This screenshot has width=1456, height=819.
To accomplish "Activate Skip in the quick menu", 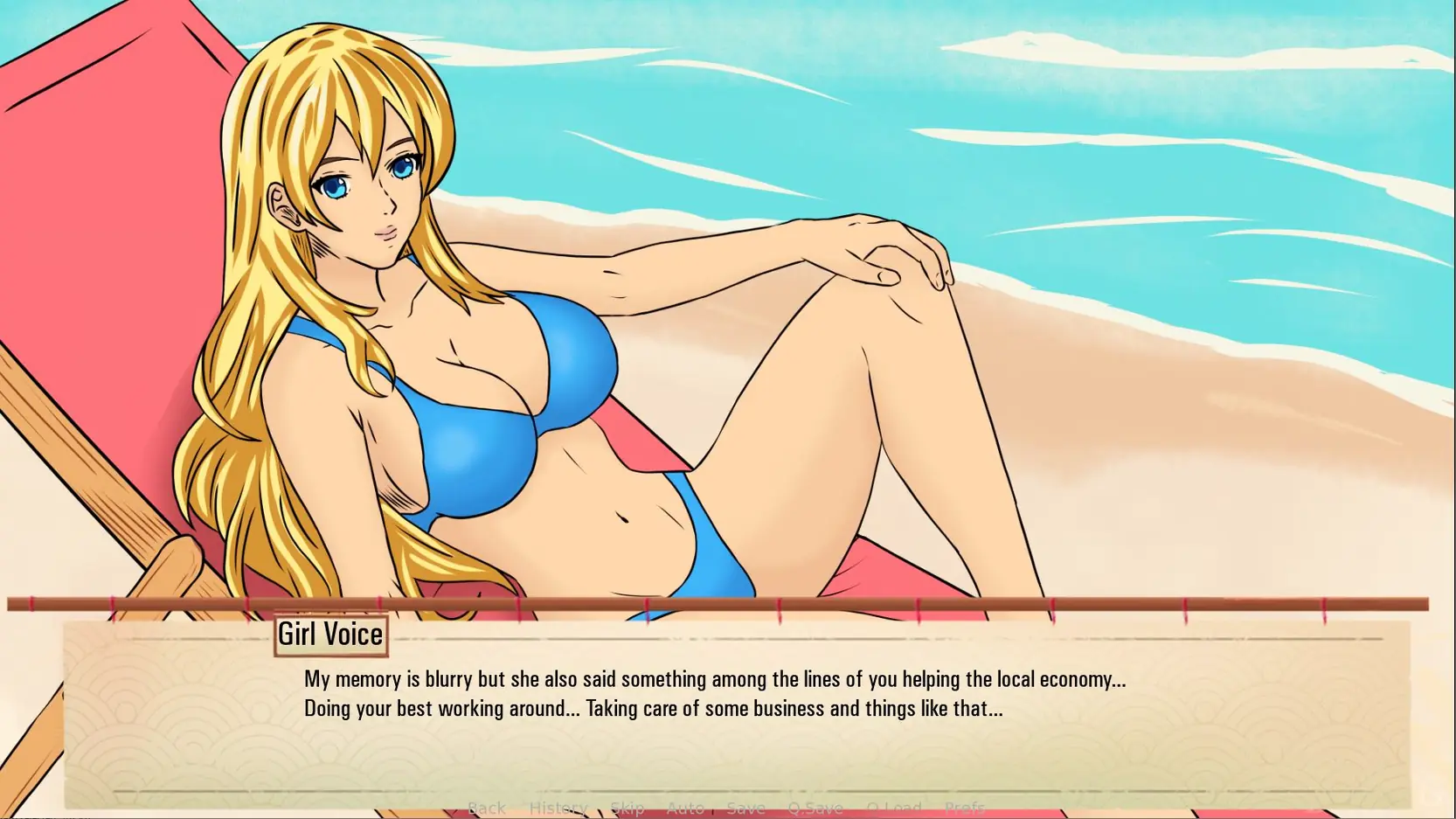I will 627,809.
